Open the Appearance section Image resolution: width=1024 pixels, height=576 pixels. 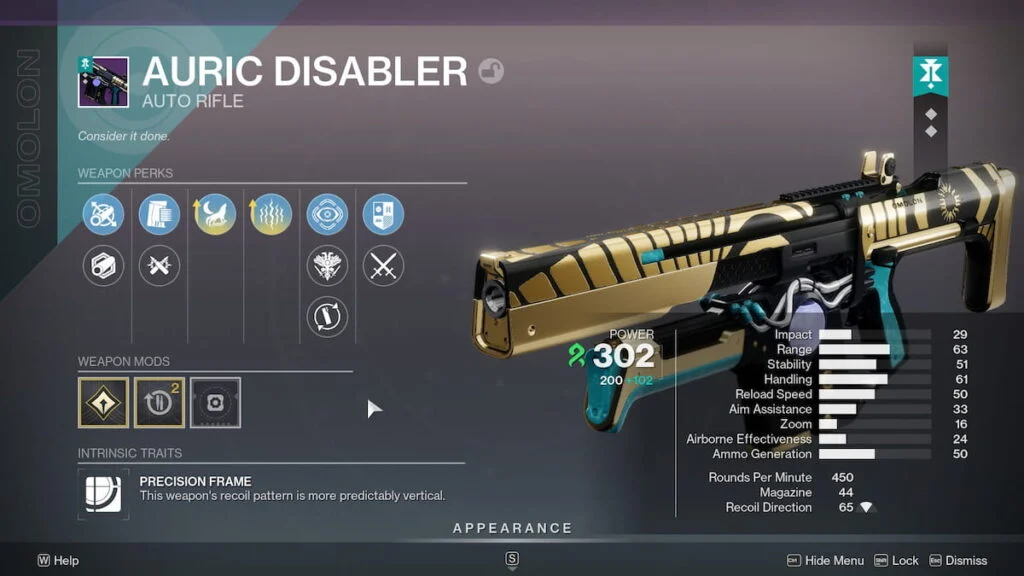512,528
